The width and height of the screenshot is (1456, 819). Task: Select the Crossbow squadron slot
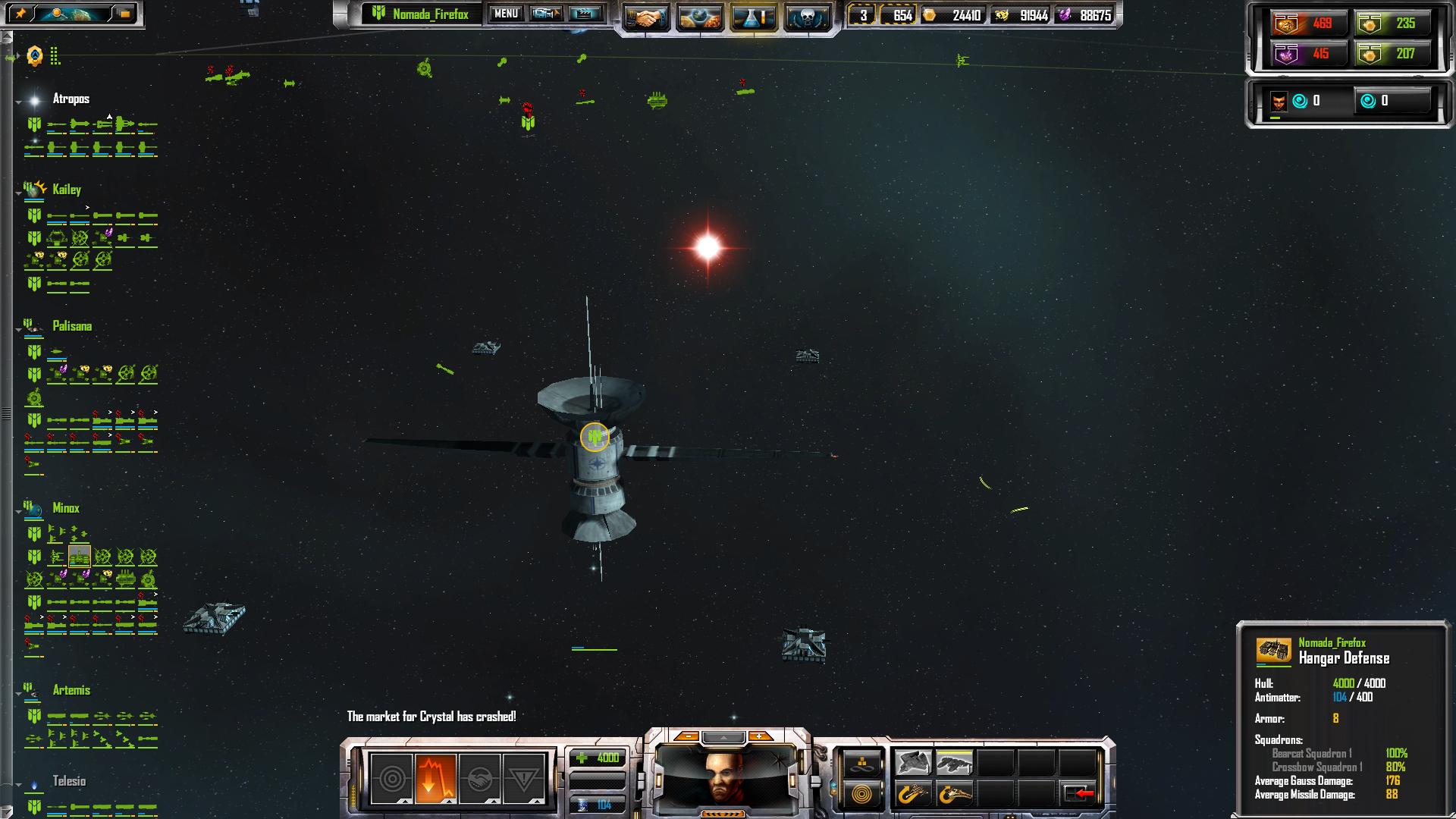(954, 763)
